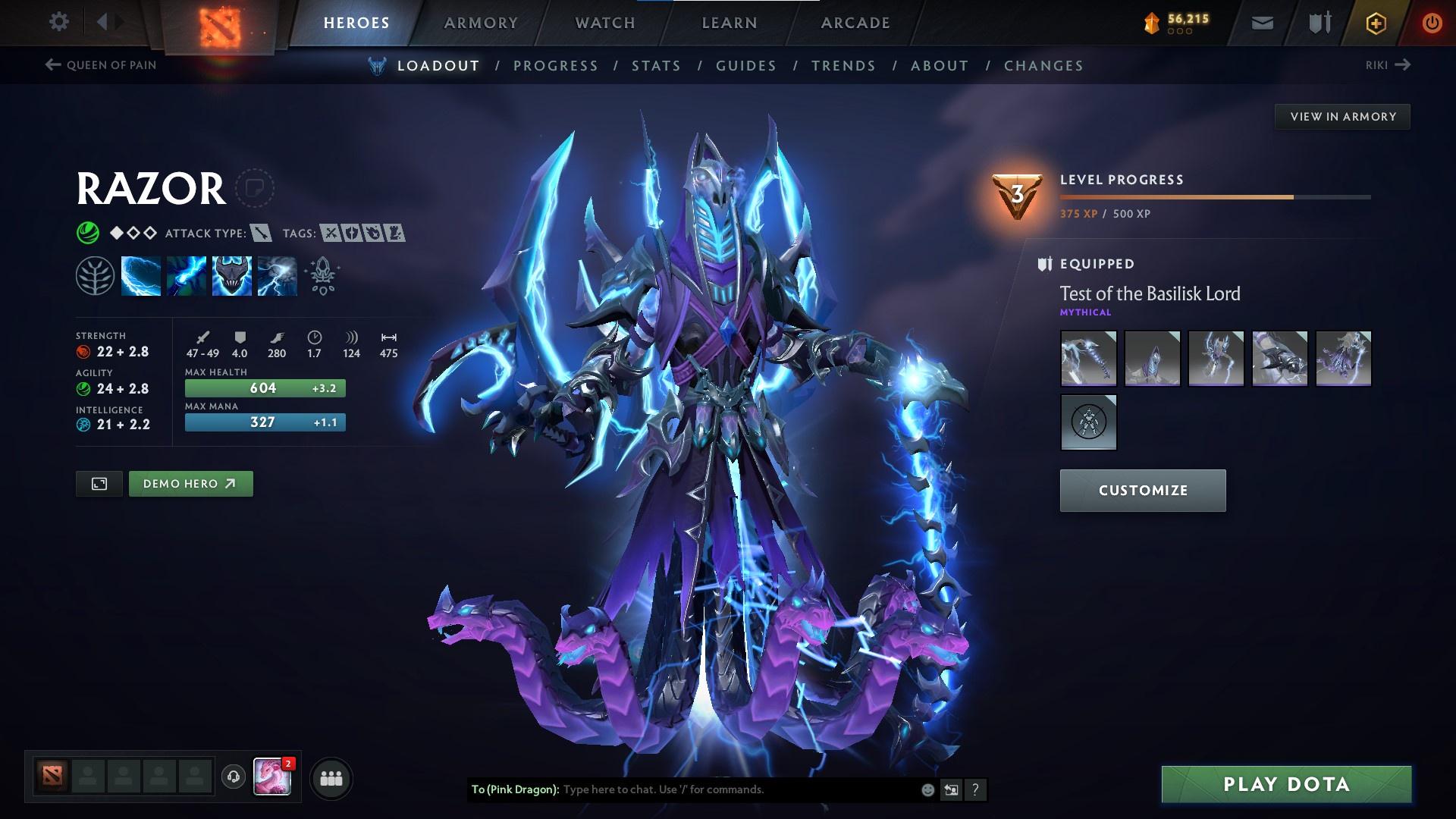
Task: Open the ARCADE menu item
Action: click(x=855, y=22)
